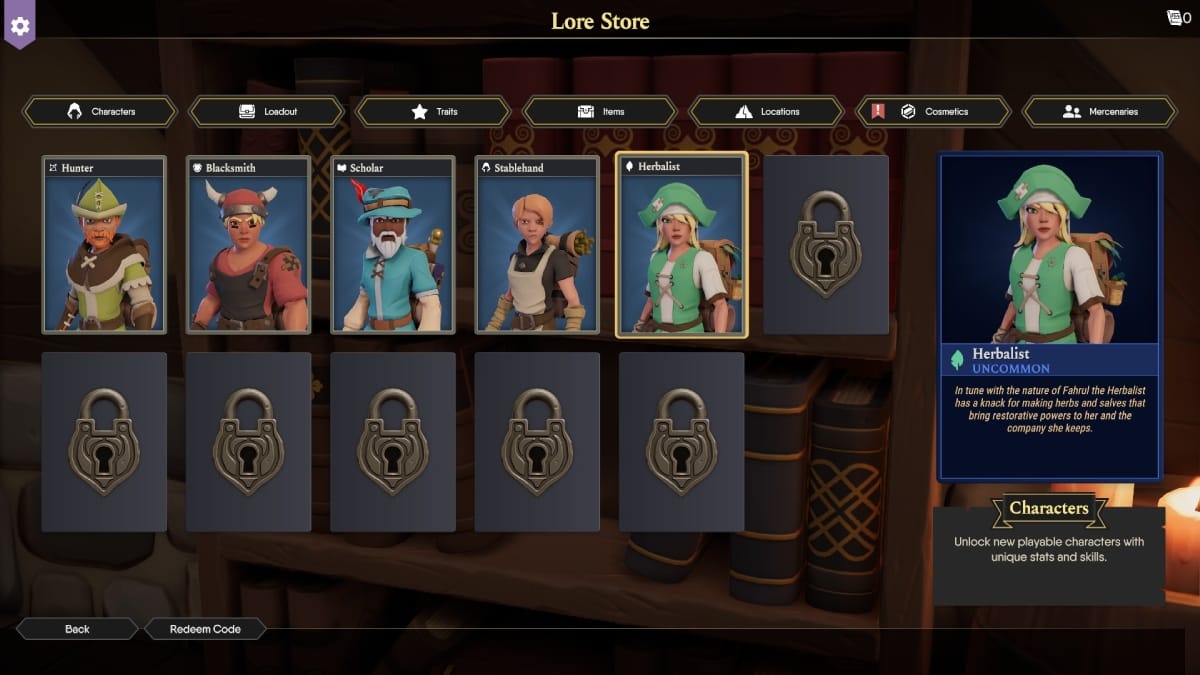Click the highlighted Herbalist character card

(681, 245)
